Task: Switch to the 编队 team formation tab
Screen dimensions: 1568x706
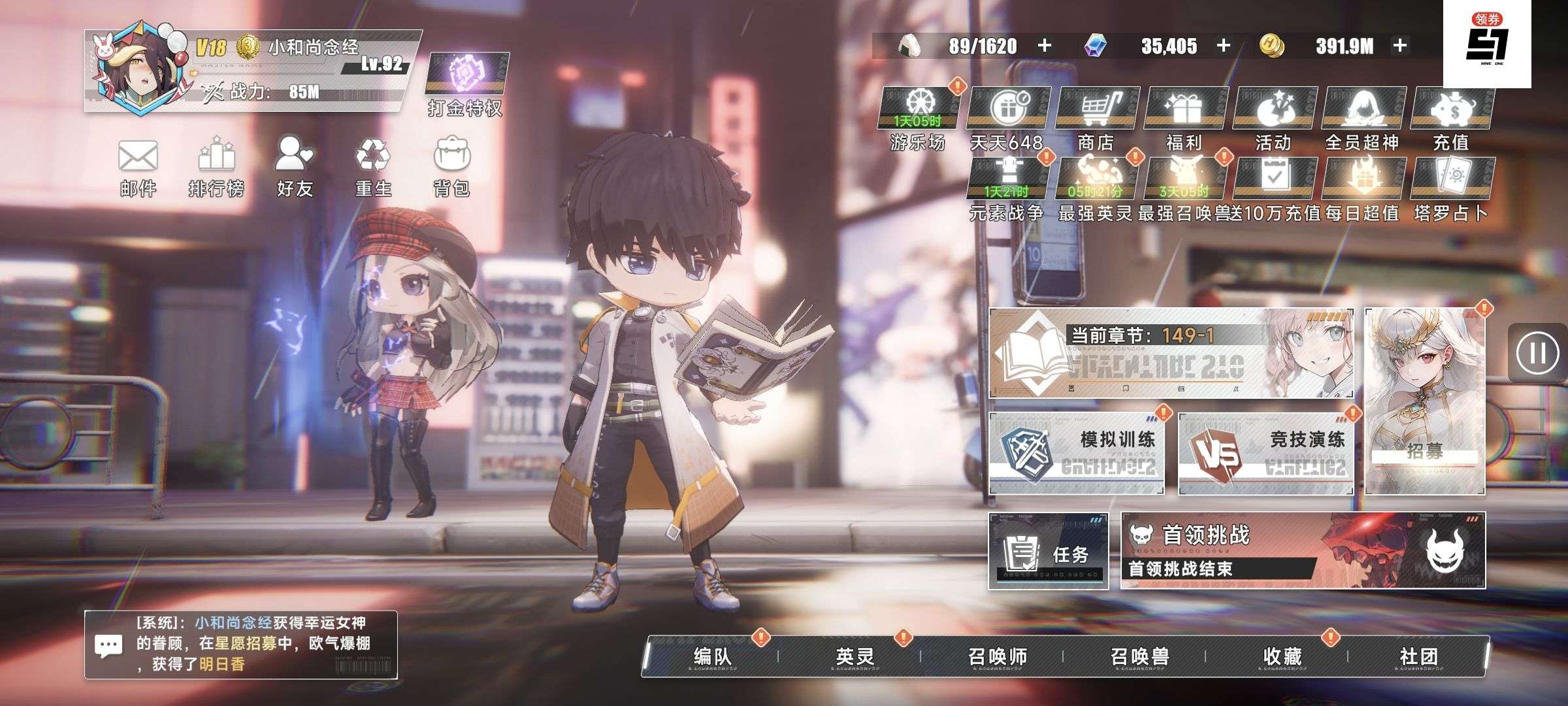Action: point(712,656)
